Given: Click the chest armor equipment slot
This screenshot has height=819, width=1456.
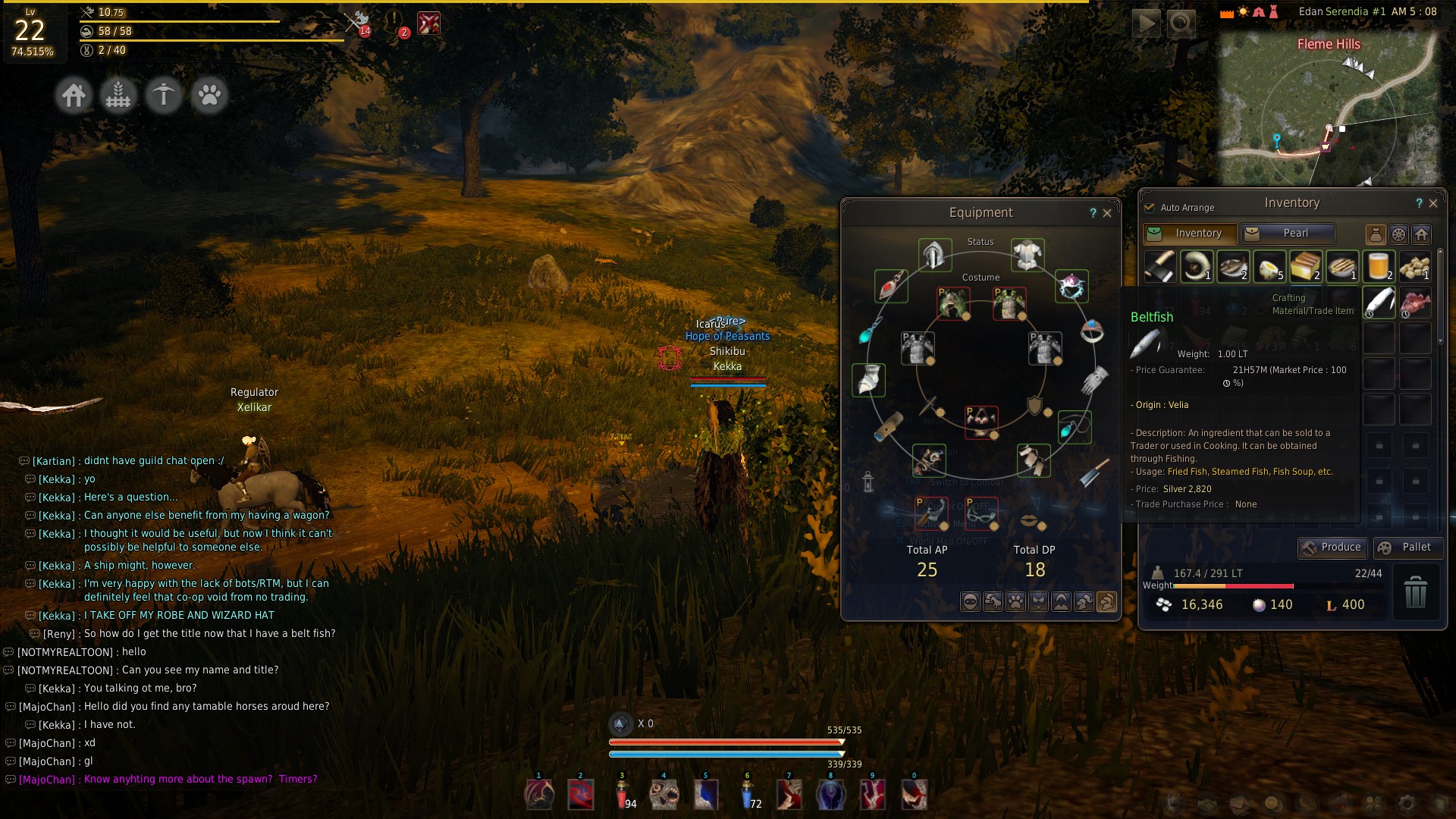Looking at the screenshot, I should [x=1028, y=255].
